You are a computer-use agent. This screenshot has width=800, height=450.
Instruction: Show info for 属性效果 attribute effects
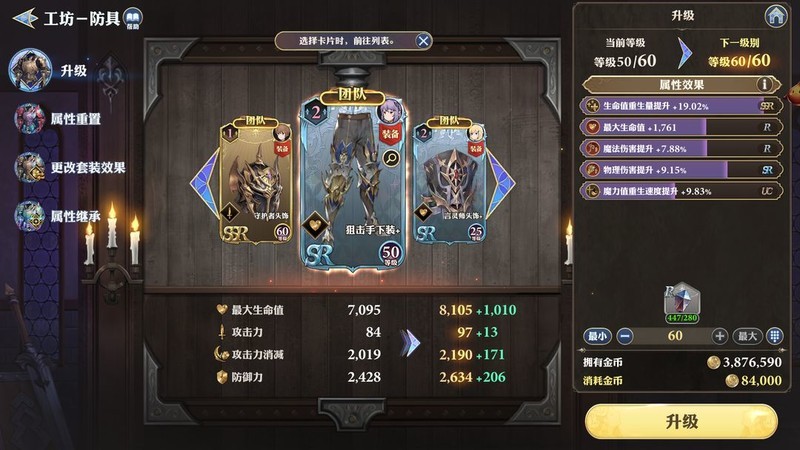pos(767,85)
